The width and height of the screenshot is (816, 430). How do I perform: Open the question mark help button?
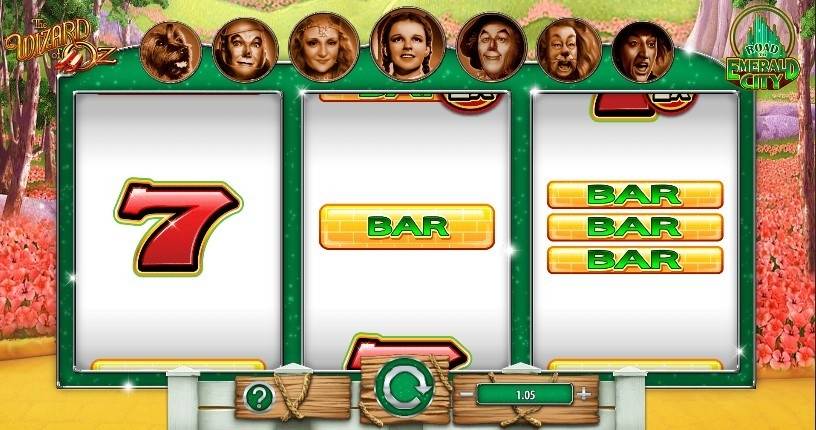point(259,397)
